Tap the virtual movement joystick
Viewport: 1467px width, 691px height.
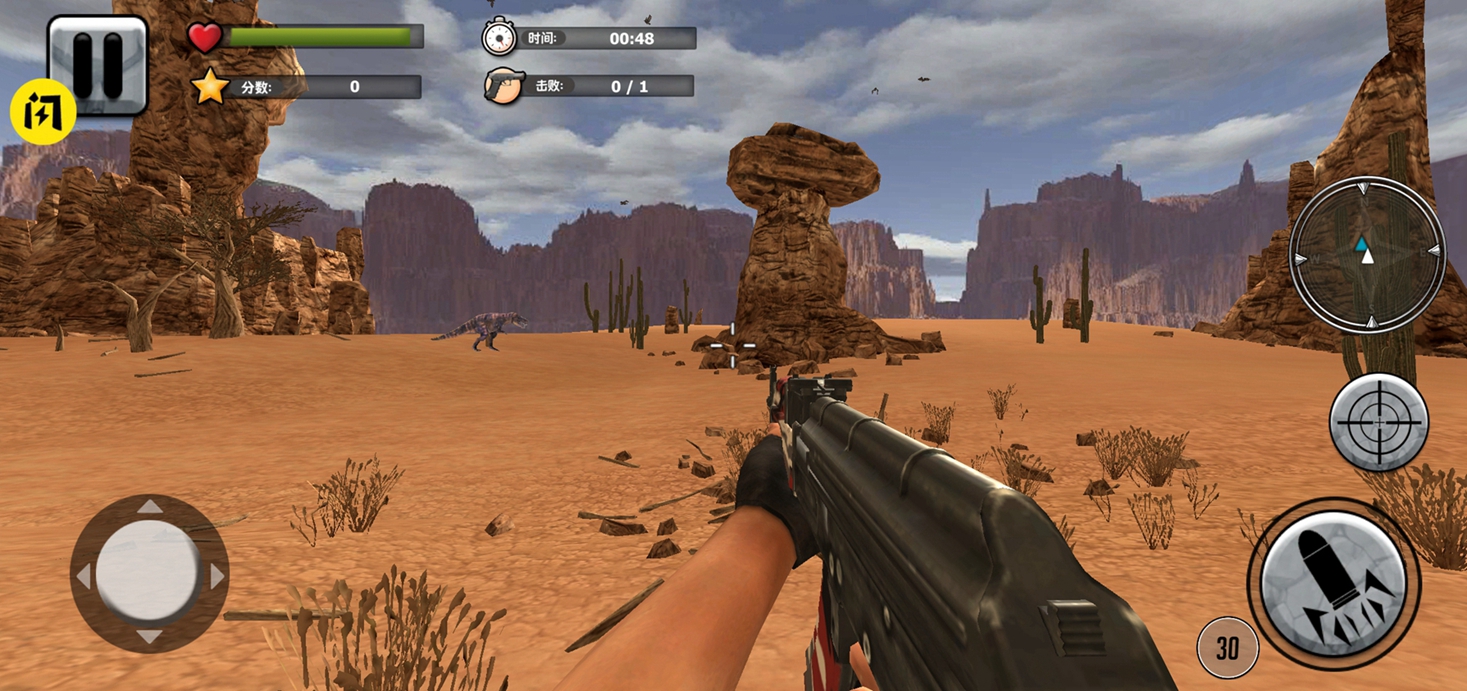(x=149, y=574)
